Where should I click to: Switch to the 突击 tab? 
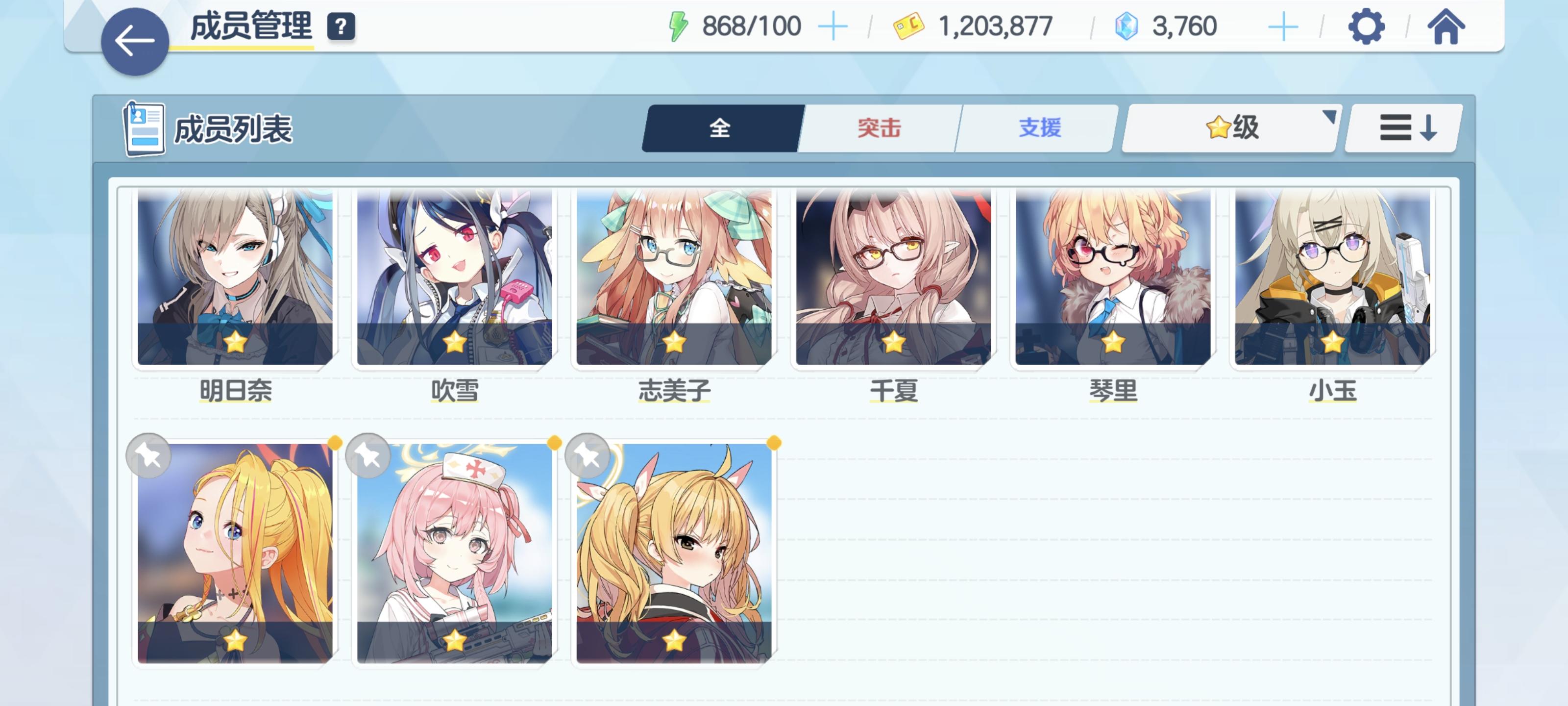point(879,128)
